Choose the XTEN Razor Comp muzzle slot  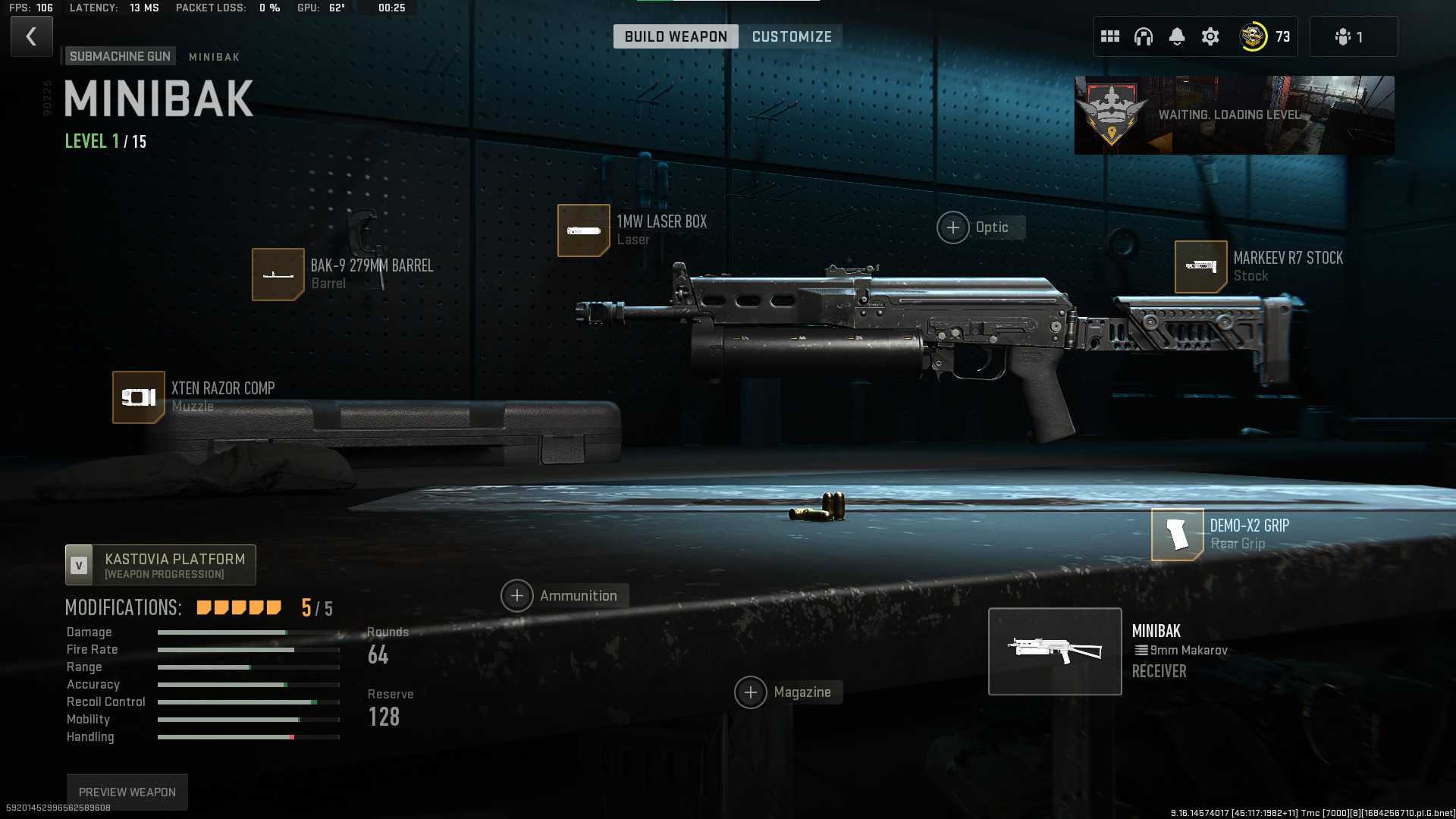(x=139, y=397)
